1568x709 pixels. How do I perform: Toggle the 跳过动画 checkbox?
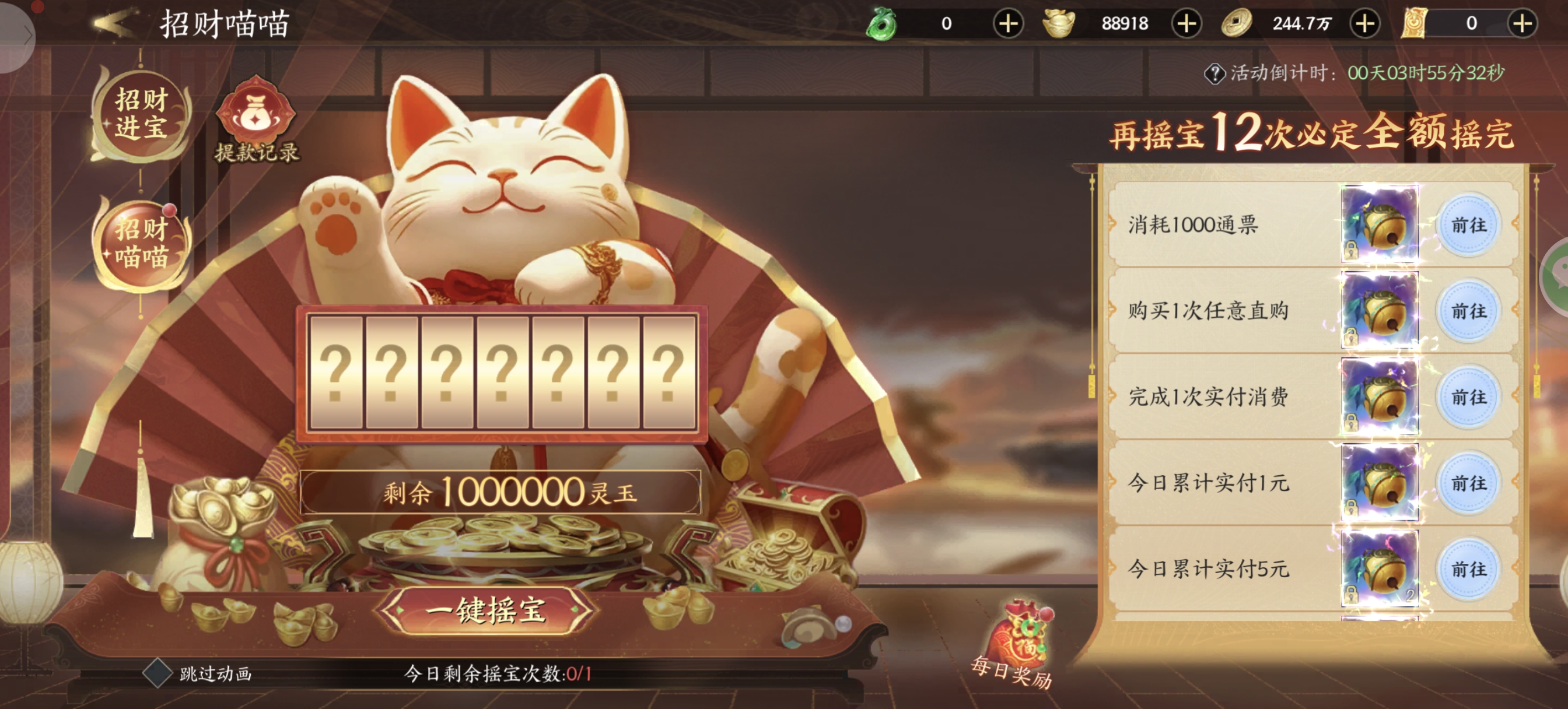point(157,673)
